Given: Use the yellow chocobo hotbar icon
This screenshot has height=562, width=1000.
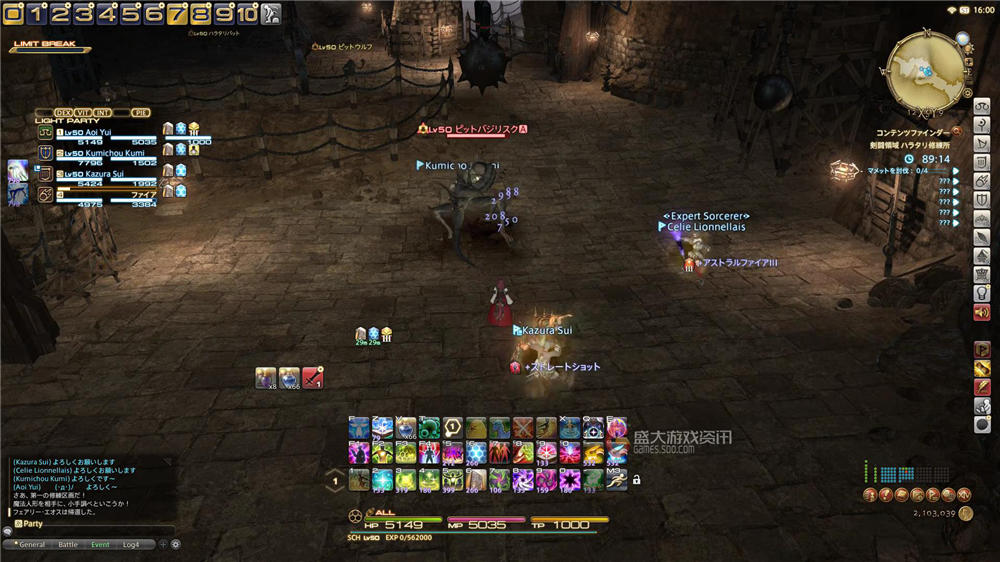Looking at the screenshot, I should click(476, 429).
